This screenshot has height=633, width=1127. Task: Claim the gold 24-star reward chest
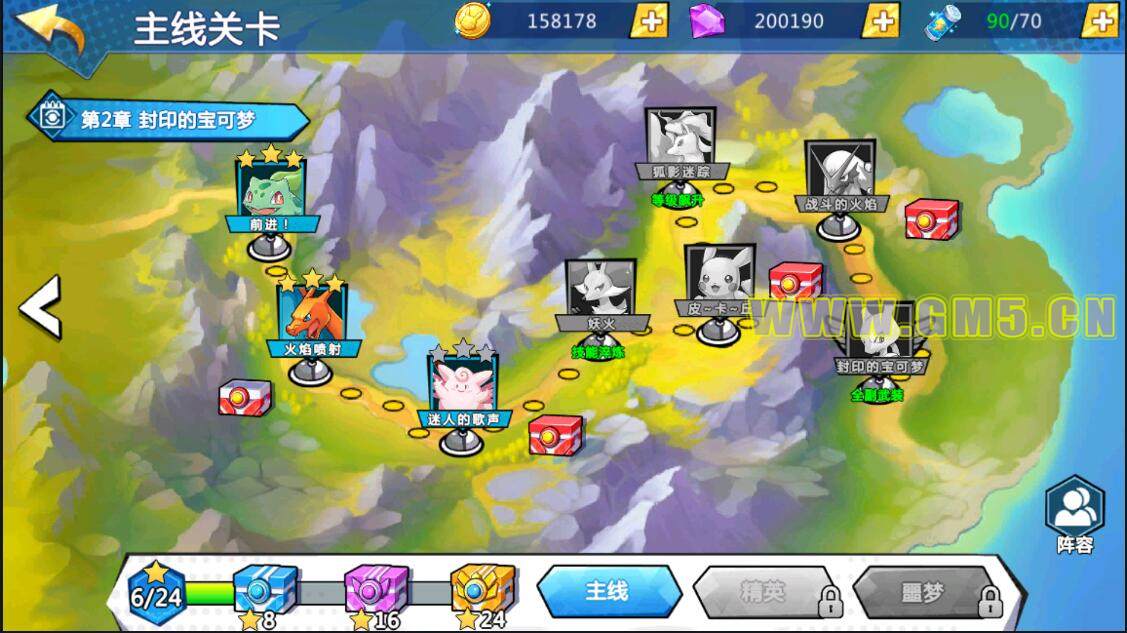[483, 588]
